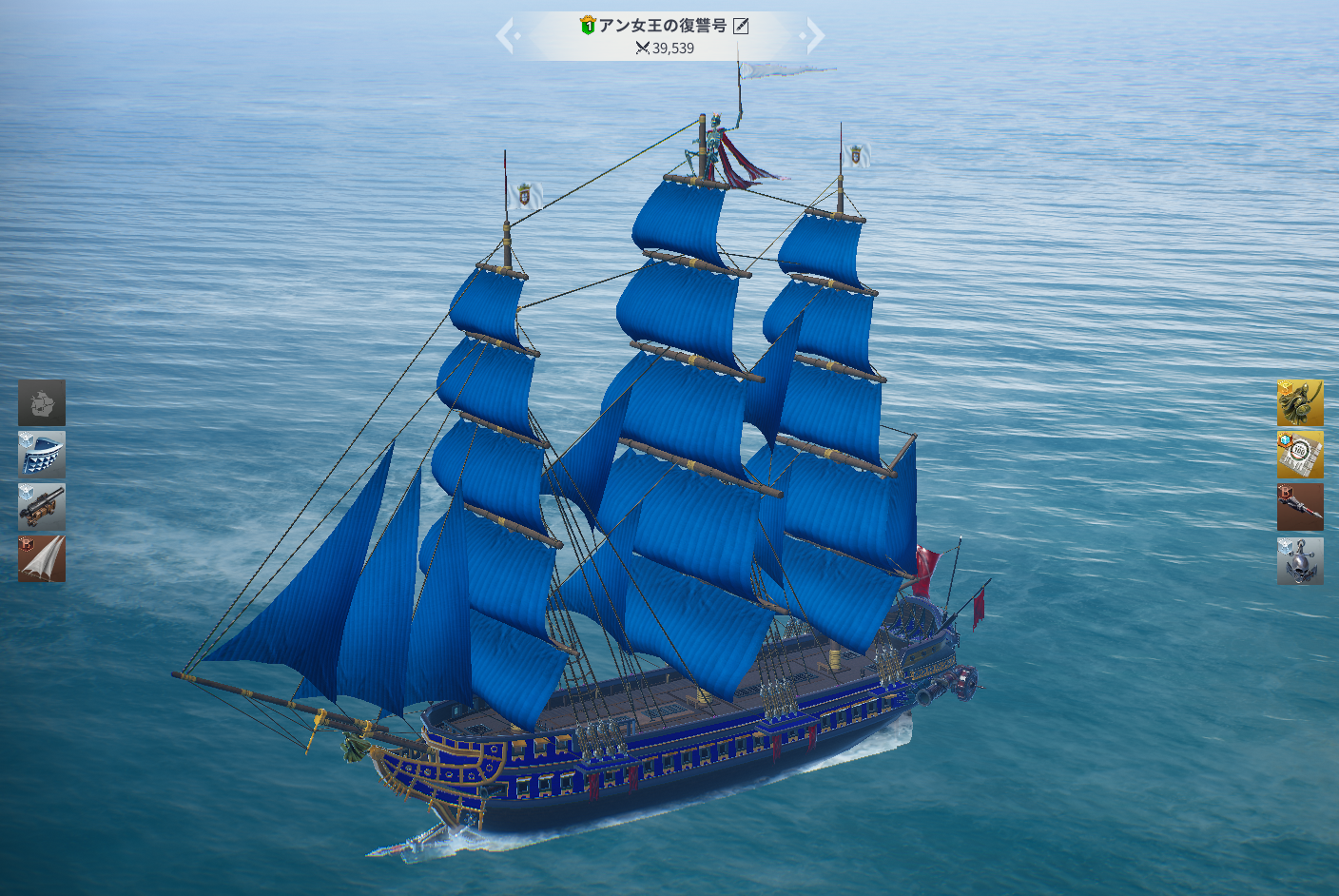Open the skull anchor equipment slot

[1300, 561]
